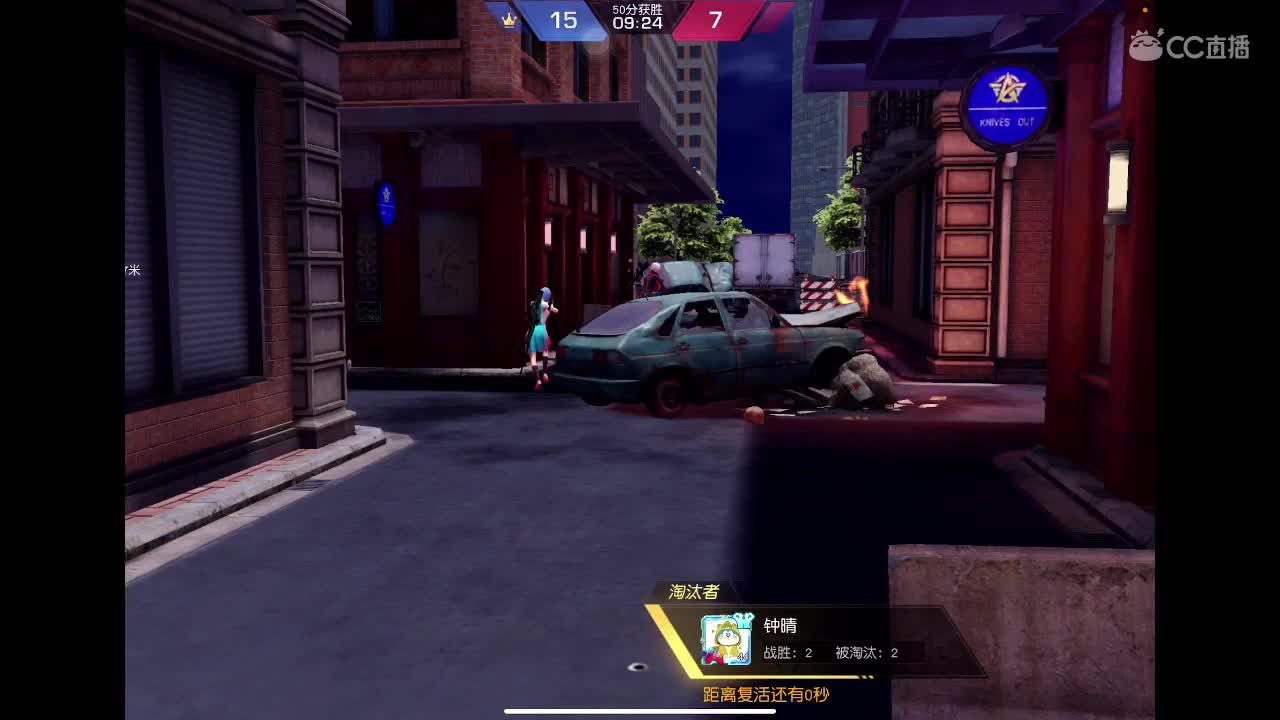Click the lightning bolt in the CC直播 logo
Image resolution: width=1280 pixels, height=720 pixels.
pyautogui.click(x=1160, y=32)
